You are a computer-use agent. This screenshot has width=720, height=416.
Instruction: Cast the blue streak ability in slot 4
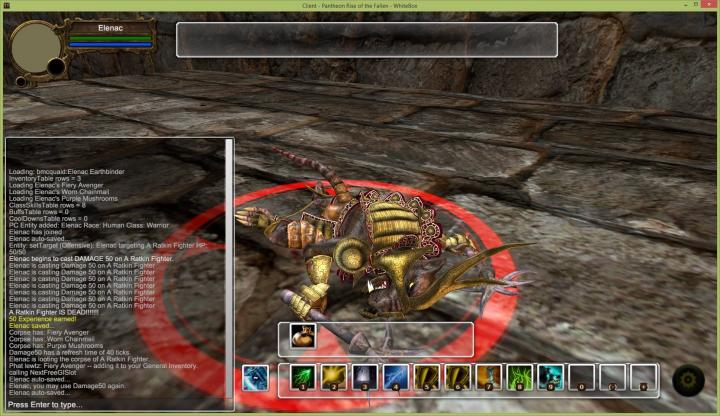[396, 377]
